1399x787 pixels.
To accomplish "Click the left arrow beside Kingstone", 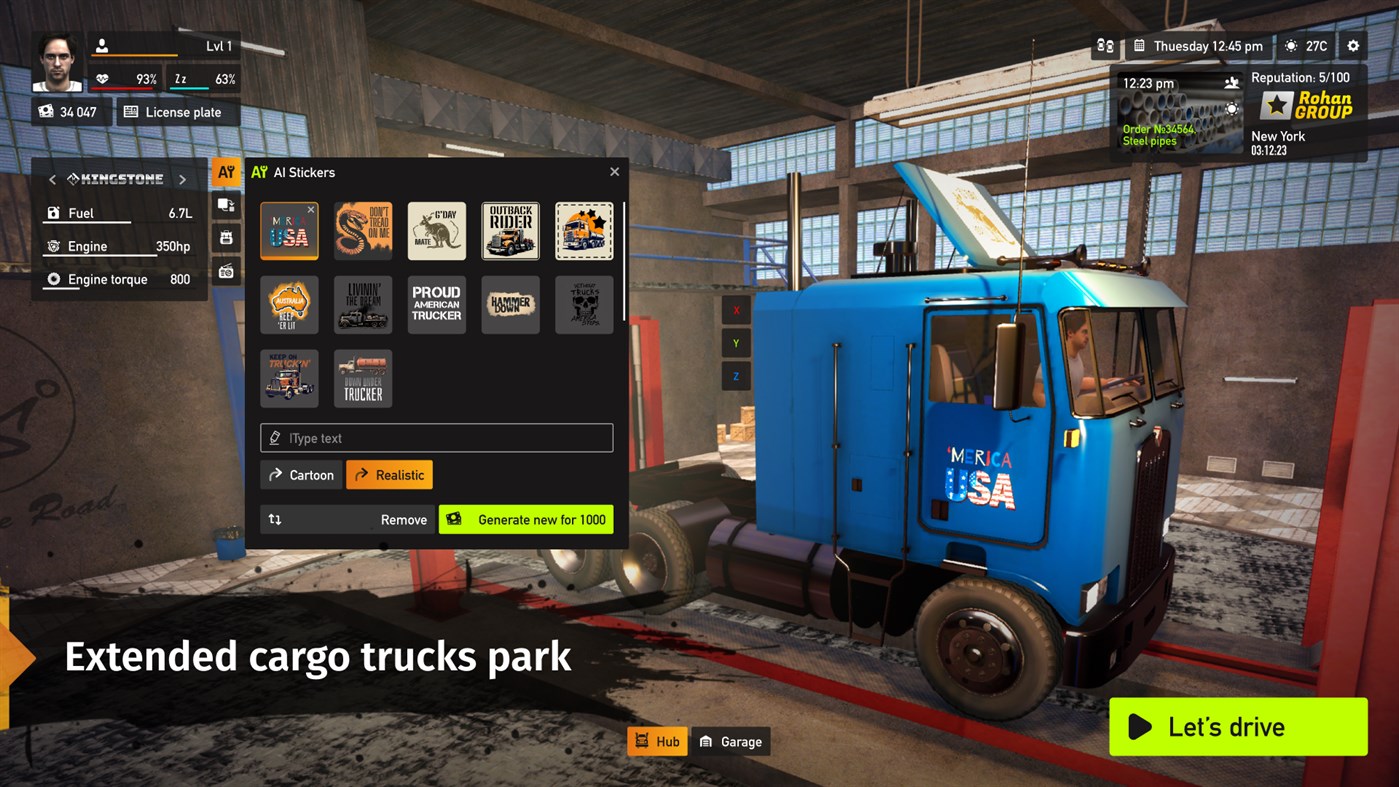I will tap(51, 178).
